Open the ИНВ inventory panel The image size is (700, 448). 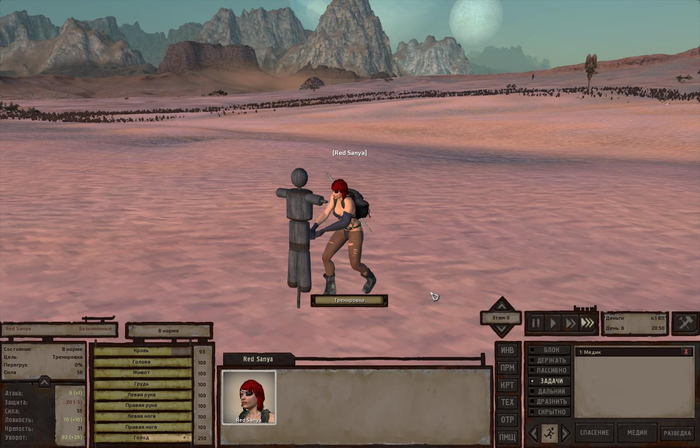click(x=508, y=350)
